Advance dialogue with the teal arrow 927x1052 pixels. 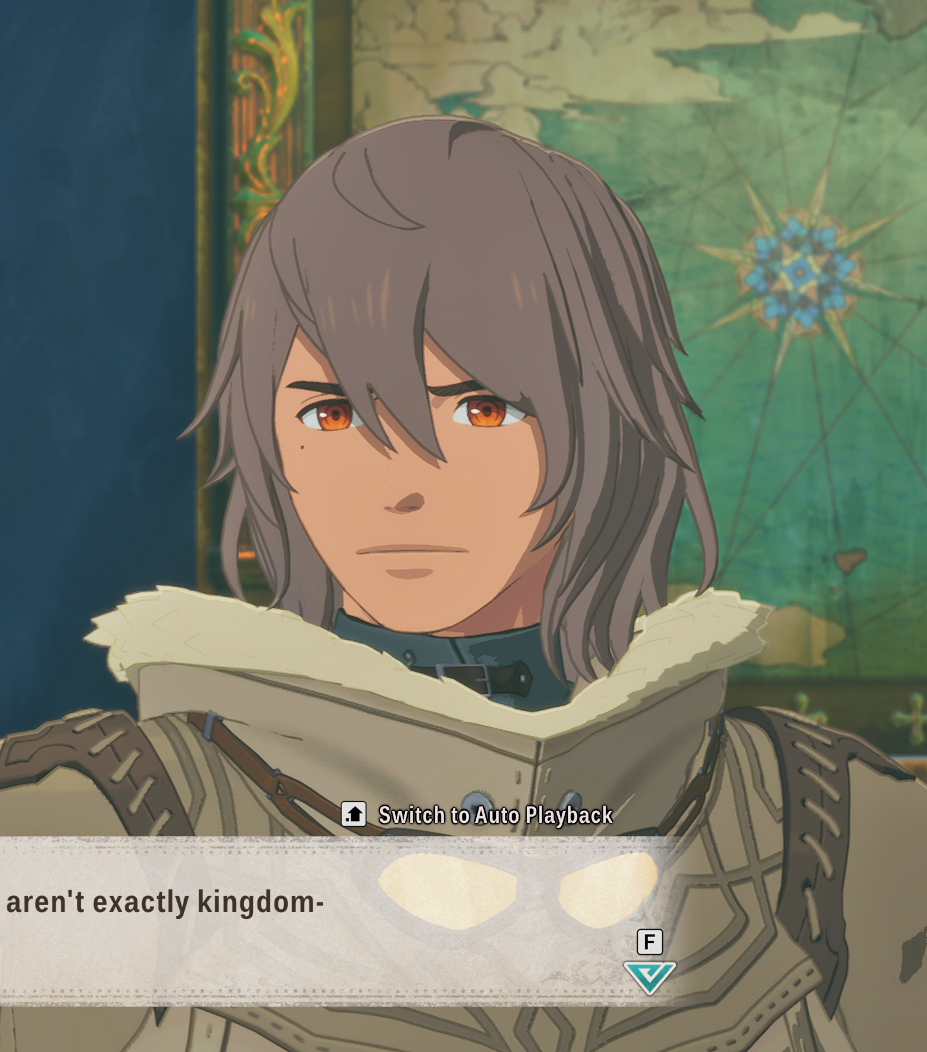[649, 976]
